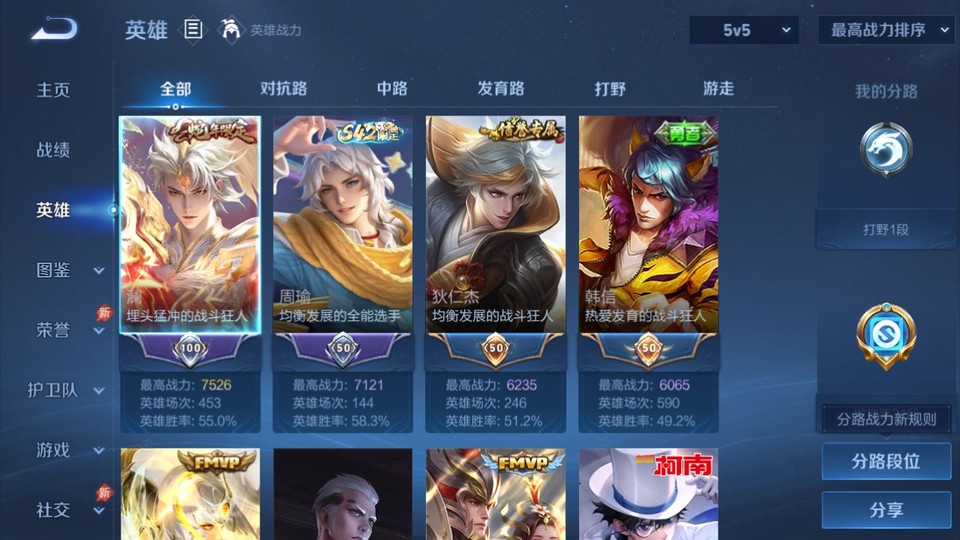This screenshot has width=960, height=540.
Task: Switch to the 对抗路 lane tab
Action: pos(283,88)
